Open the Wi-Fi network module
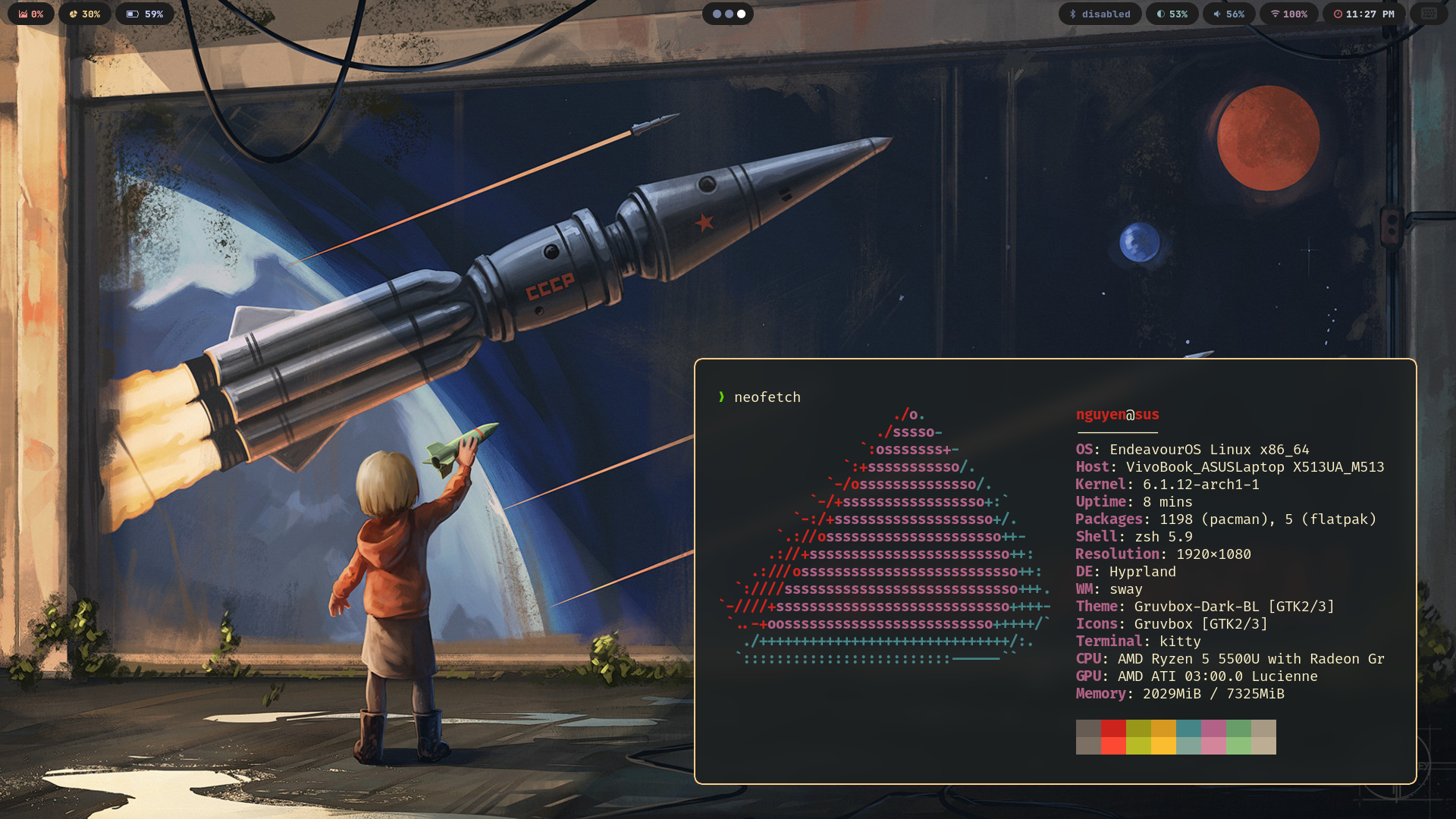Screen dimensions: 1456x819 [x=1288, y=14]
